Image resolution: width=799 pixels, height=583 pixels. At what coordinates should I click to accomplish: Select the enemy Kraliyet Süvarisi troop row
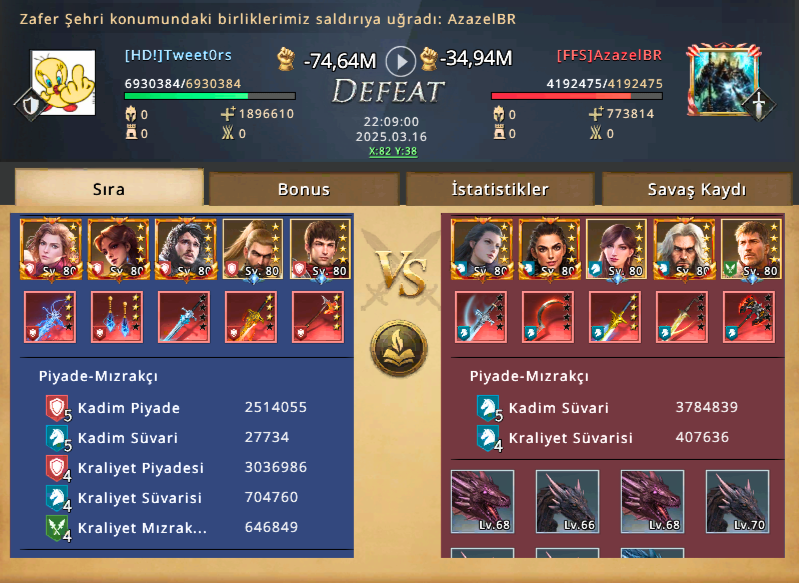[x=610, y=437]
